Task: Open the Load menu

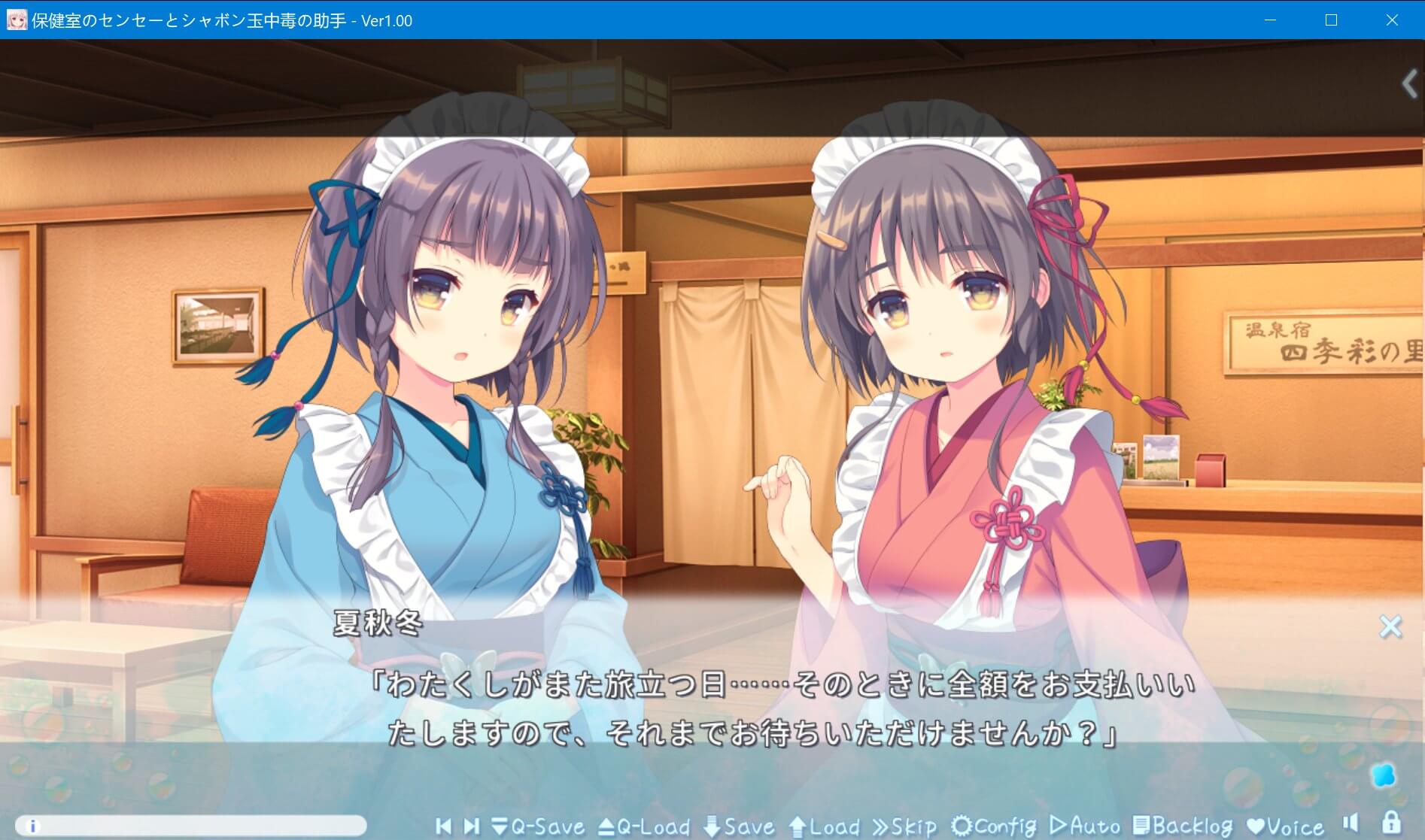Action: pyautogui.click(x=825, y=826)
